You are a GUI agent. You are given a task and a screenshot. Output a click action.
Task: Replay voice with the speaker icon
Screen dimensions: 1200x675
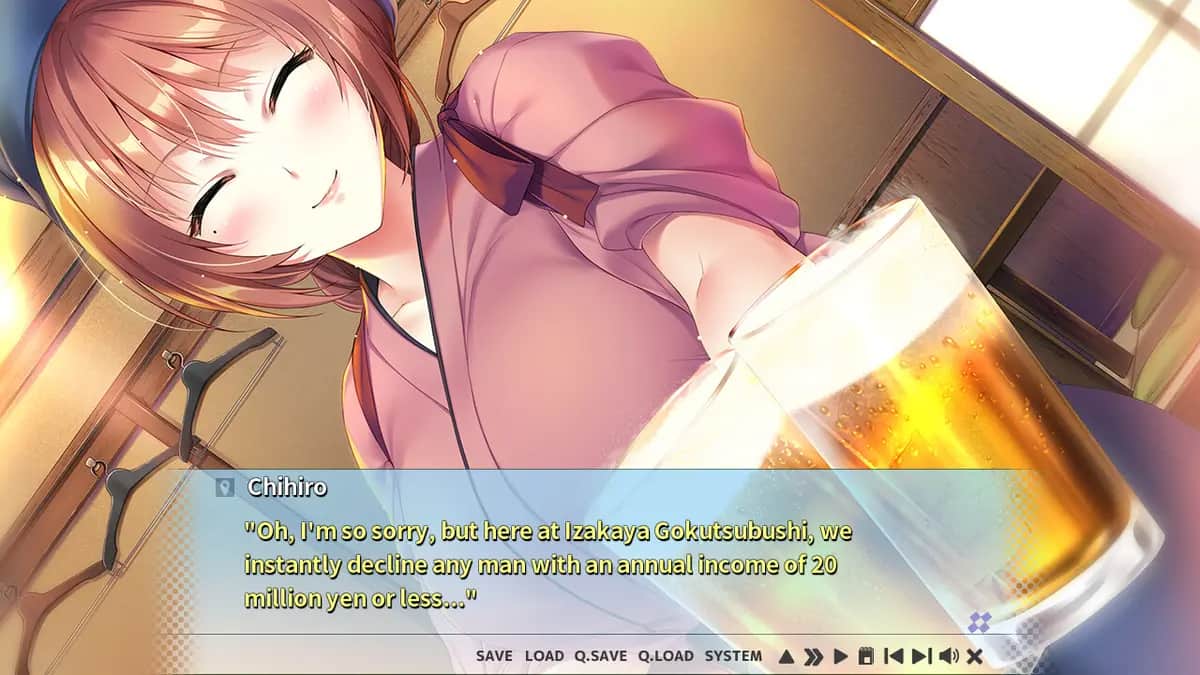pos(948,657)
